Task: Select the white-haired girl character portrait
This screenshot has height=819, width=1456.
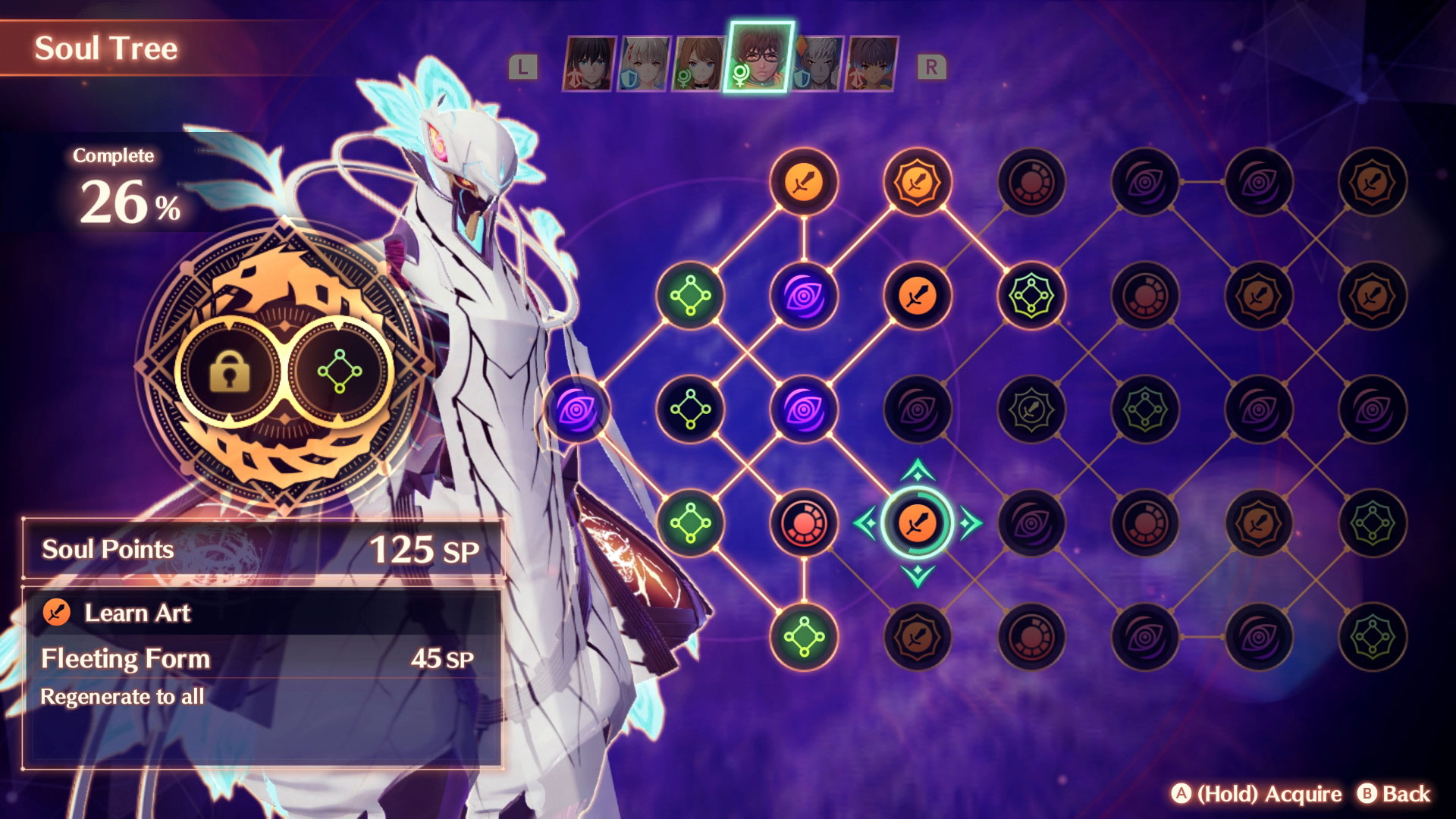Action: tap(644, 64)
